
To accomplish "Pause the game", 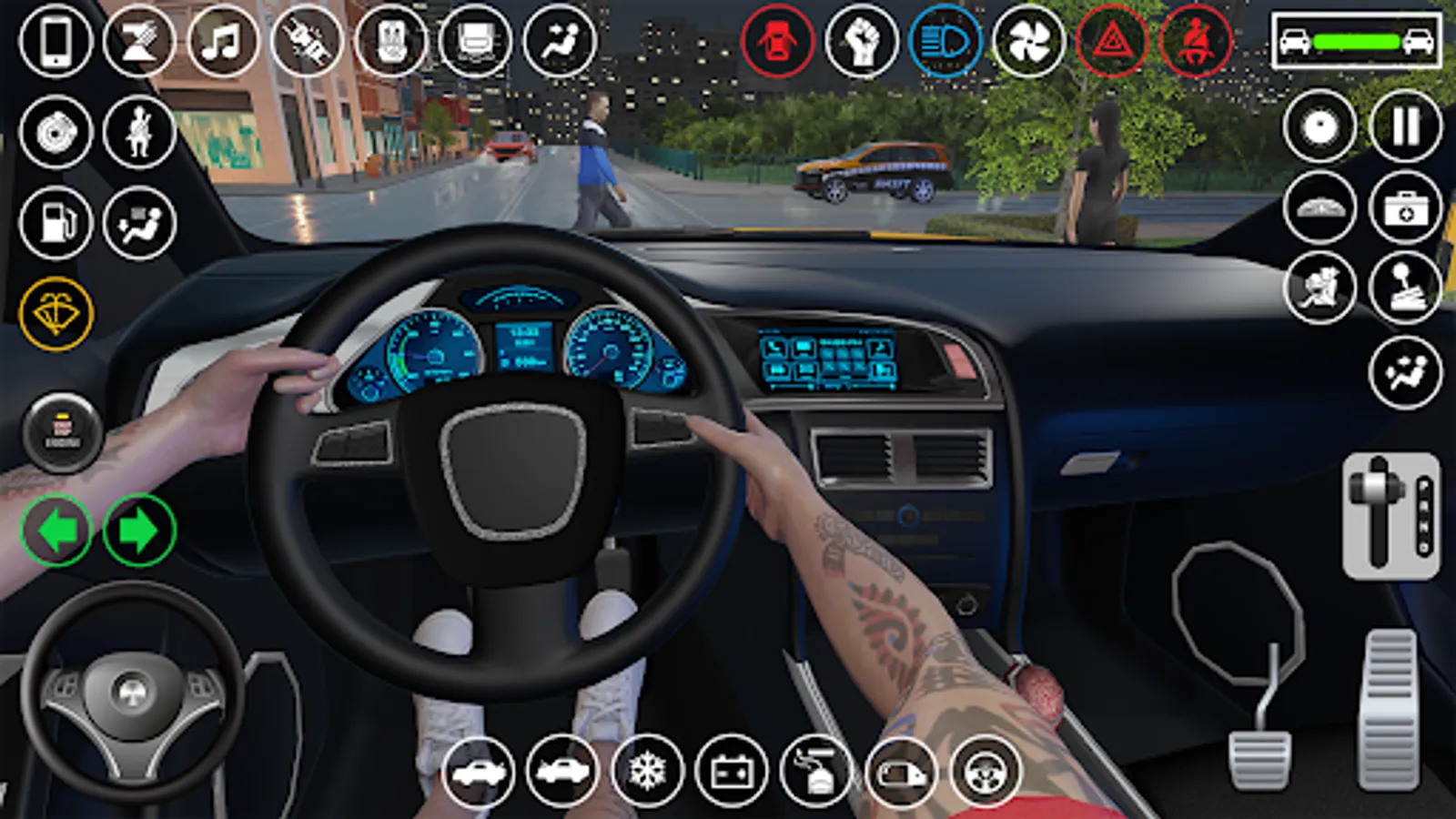I will coord(1405,126).
